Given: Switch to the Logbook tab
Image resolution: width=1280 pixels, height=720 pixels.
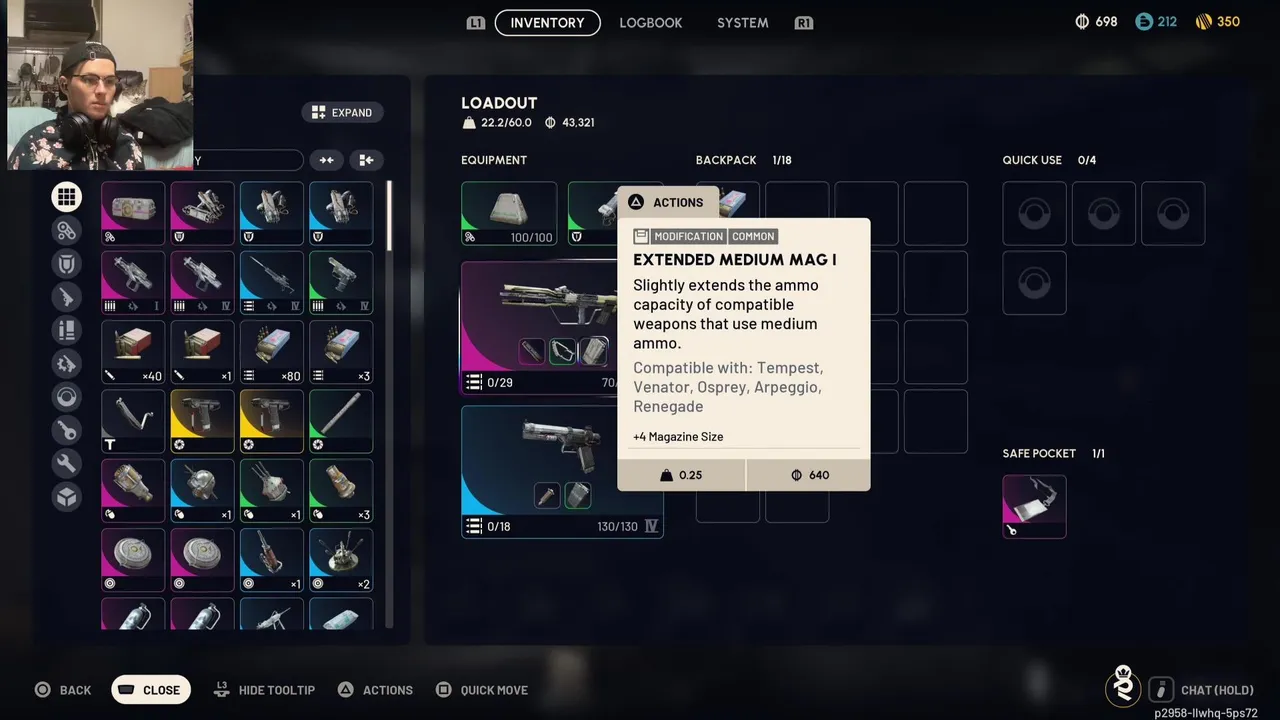Looking at the screenshot, I should click(x=650, y=23).
